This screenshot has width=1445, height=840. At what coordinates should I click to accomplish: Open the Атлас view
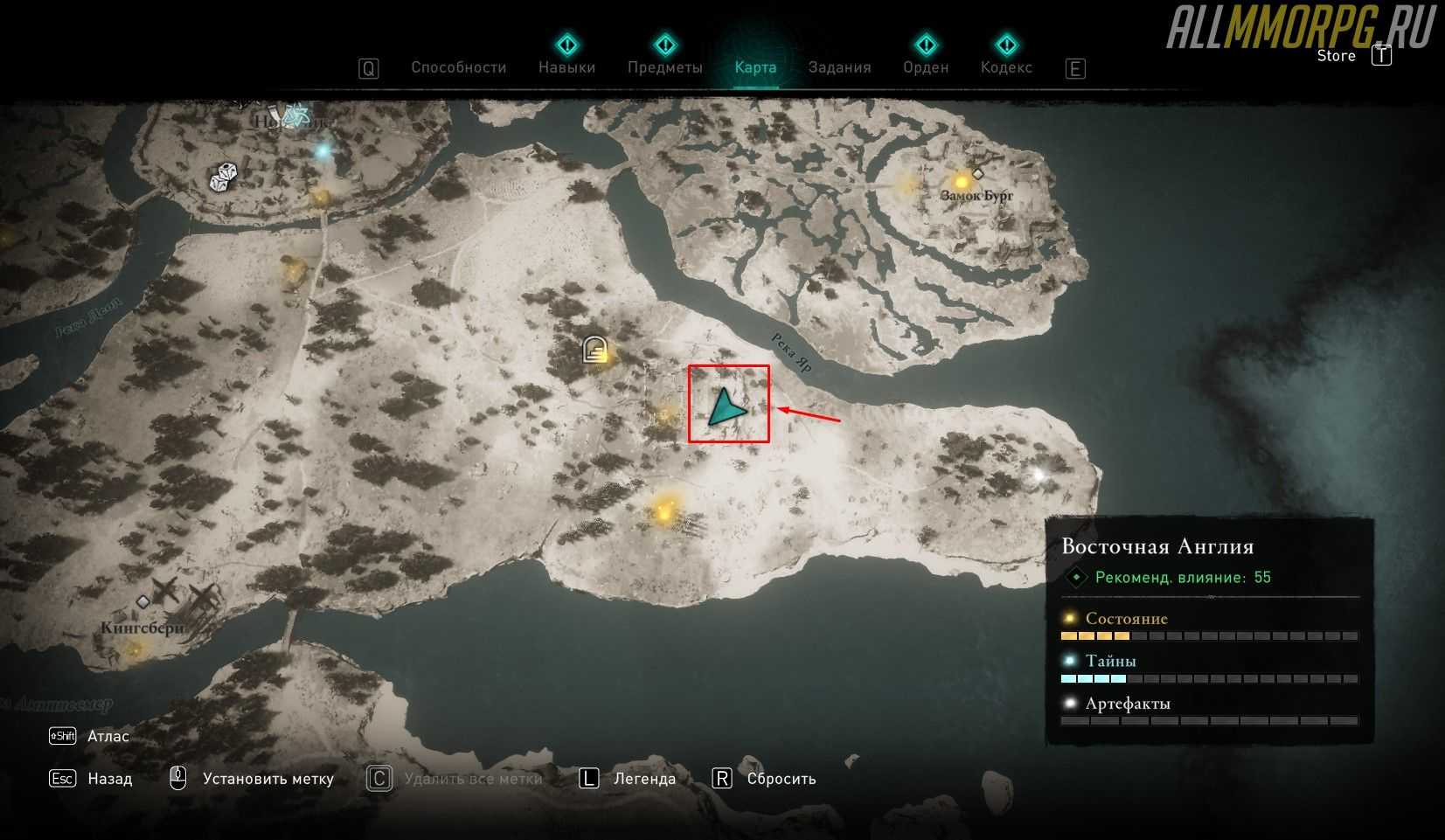pyautogui.click(x=108, y=736)
